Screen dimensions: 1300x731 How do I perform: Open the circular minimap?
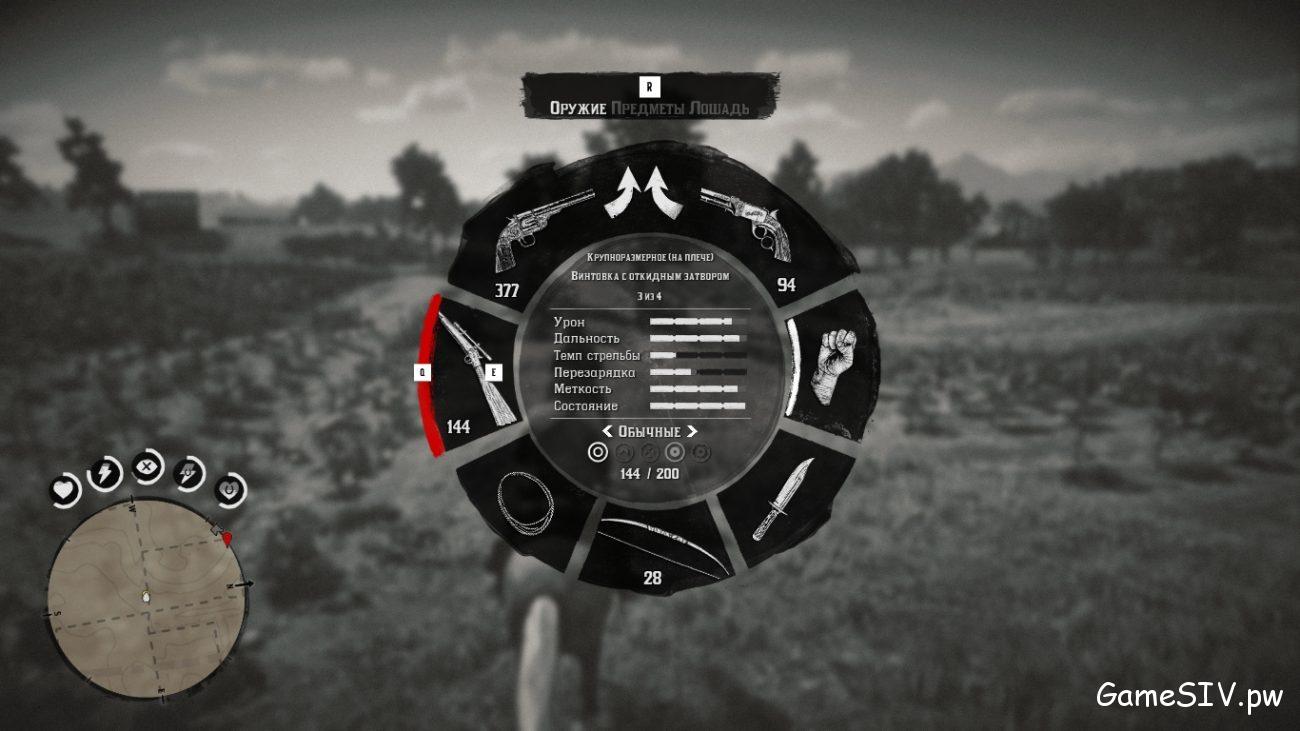pyautogui.click(x=146, y=597)
